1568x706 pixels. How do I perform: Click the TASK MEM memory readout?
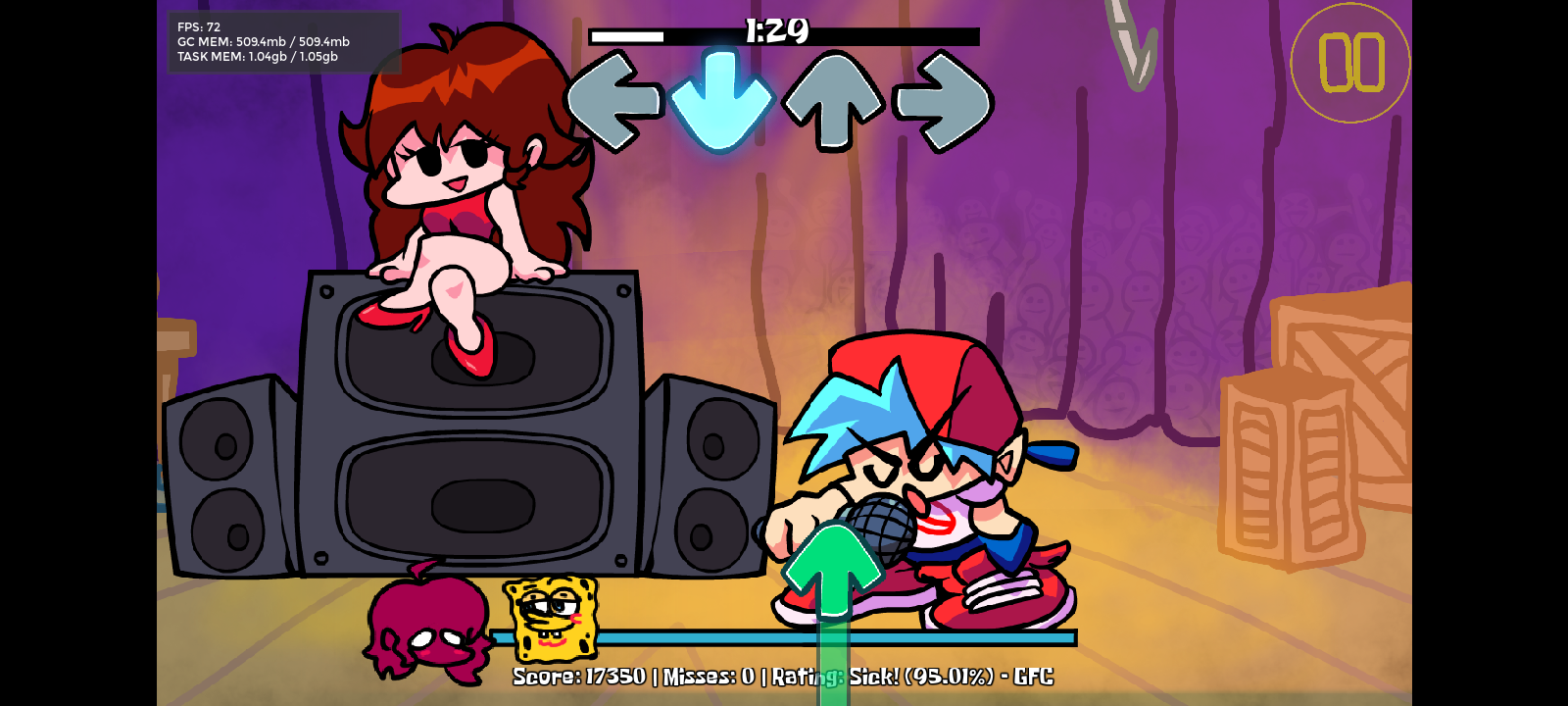click(x=256, y=56)
